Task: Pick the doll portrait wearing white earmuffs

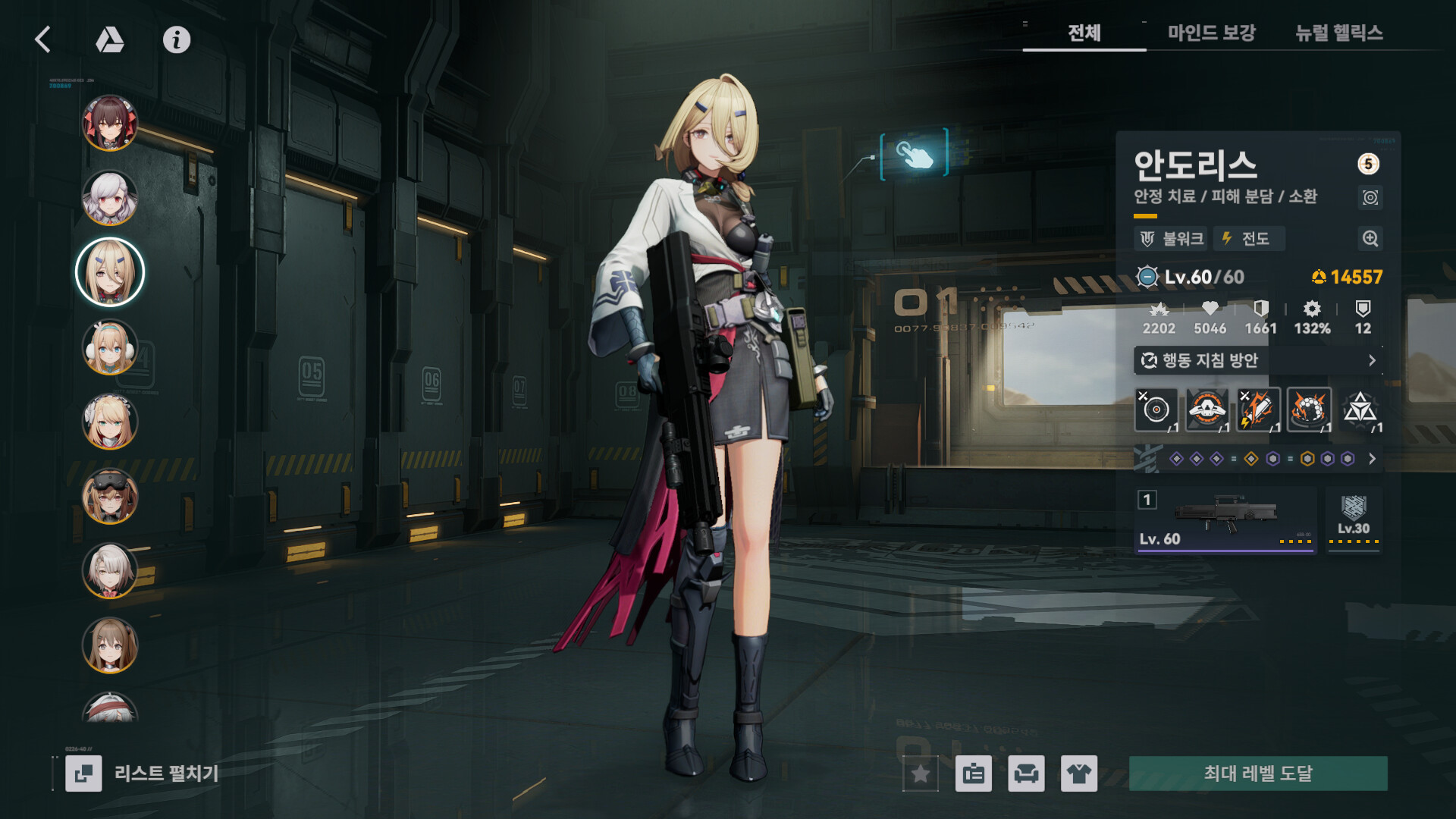Action: (x=110, y=347)
